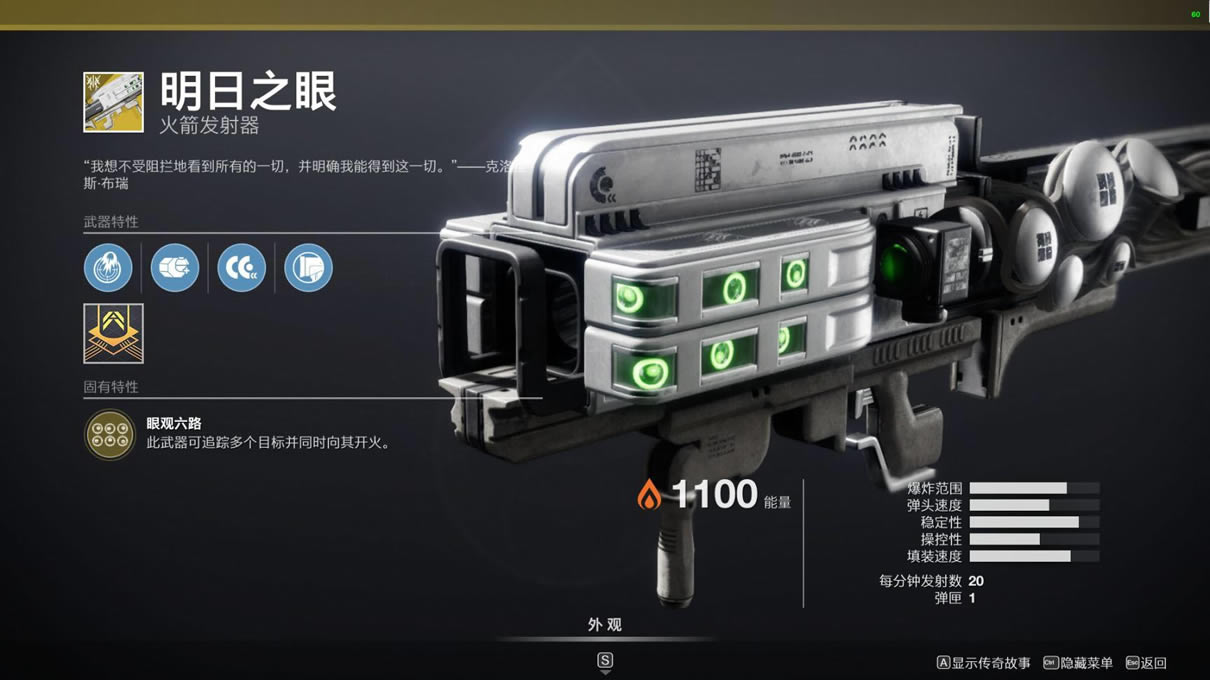Show the lore via 显示传奇故事

tap(983, 663)
